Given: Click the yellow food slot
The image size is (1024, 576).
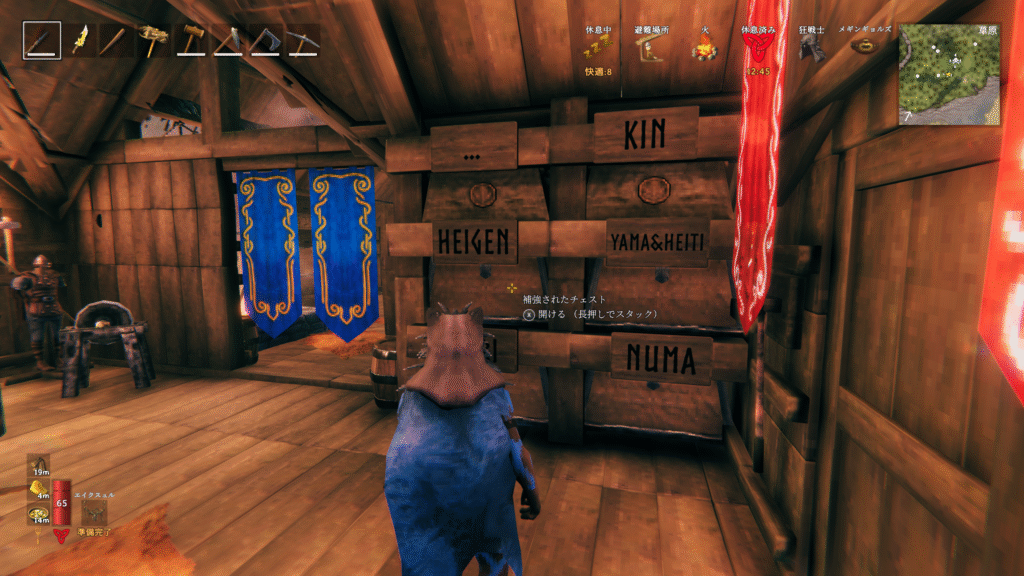Looking at the screenshot, I should (38, 489).
